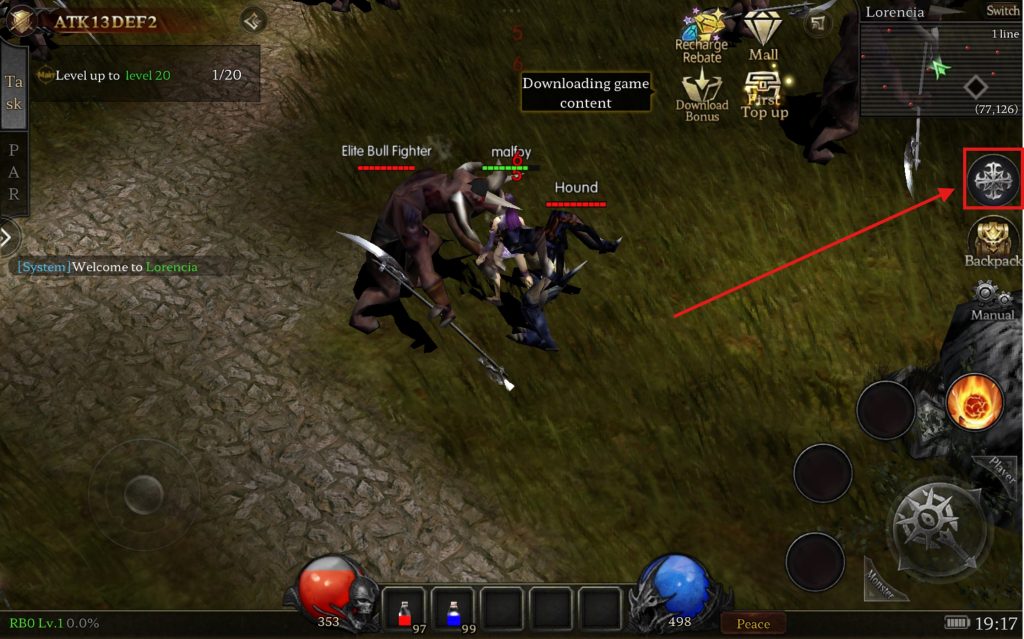Open the Backpack inventory
The image size is (1024, 639).
click(x=993, y=243)
